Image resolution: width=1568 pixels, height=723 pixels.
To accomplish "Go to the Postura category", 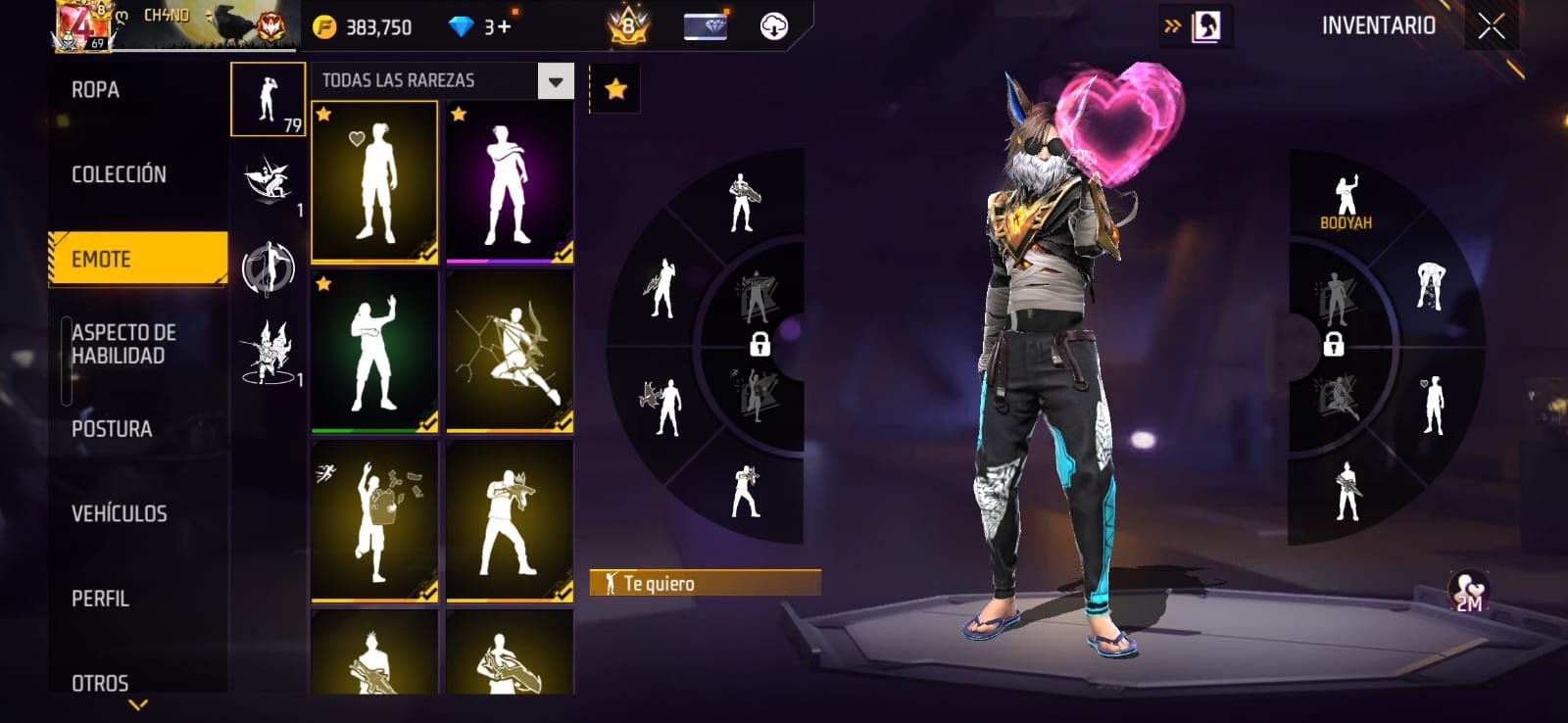I will coord(112,429).
